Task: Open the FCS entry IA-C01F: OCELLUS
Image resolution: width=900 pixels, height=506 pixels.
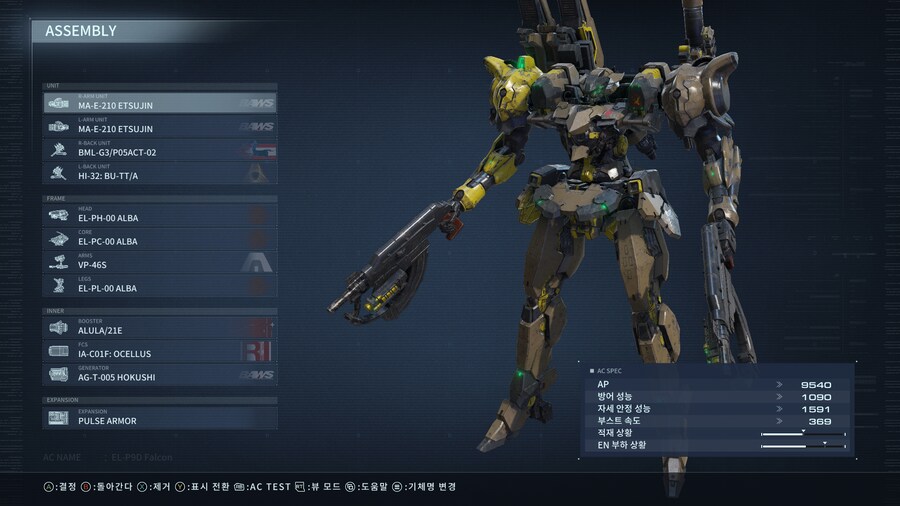Action: [x=160, y=351]
